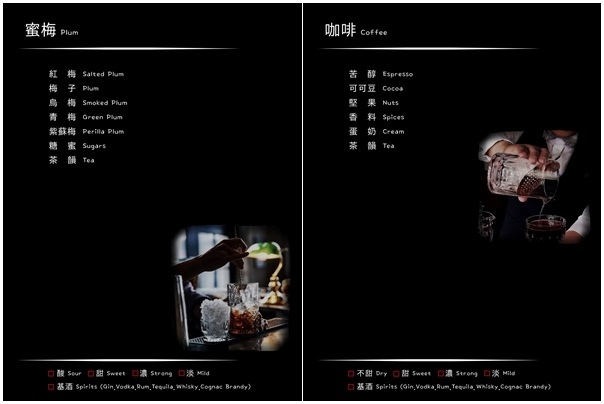The image size is (604, 404).
Task: Check the Spirits box on the Coffee page
Action: click(x=351, y=386)
